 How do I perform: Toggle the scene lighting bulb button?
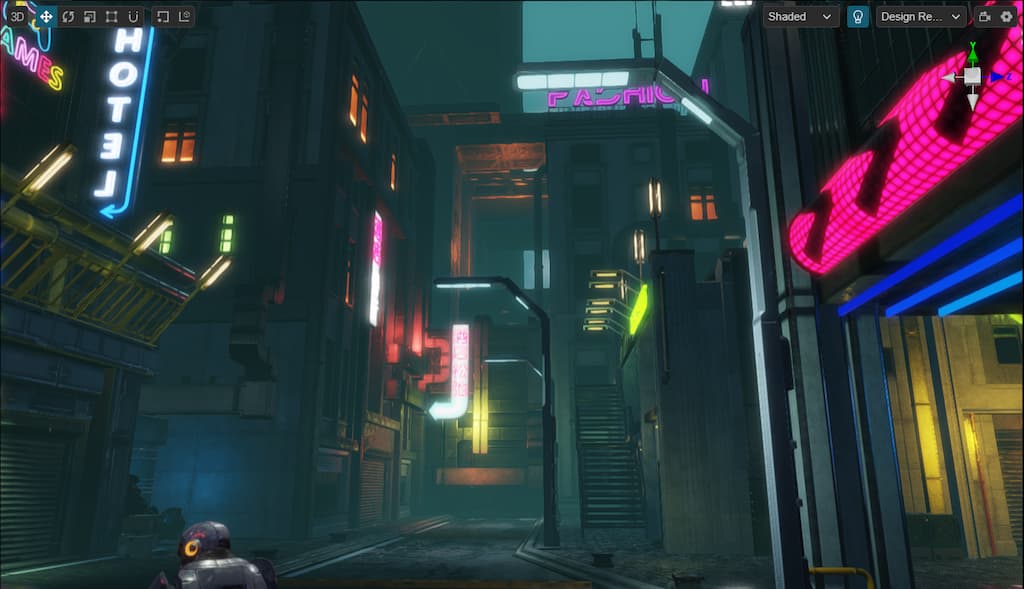click(x=857, y=16)
